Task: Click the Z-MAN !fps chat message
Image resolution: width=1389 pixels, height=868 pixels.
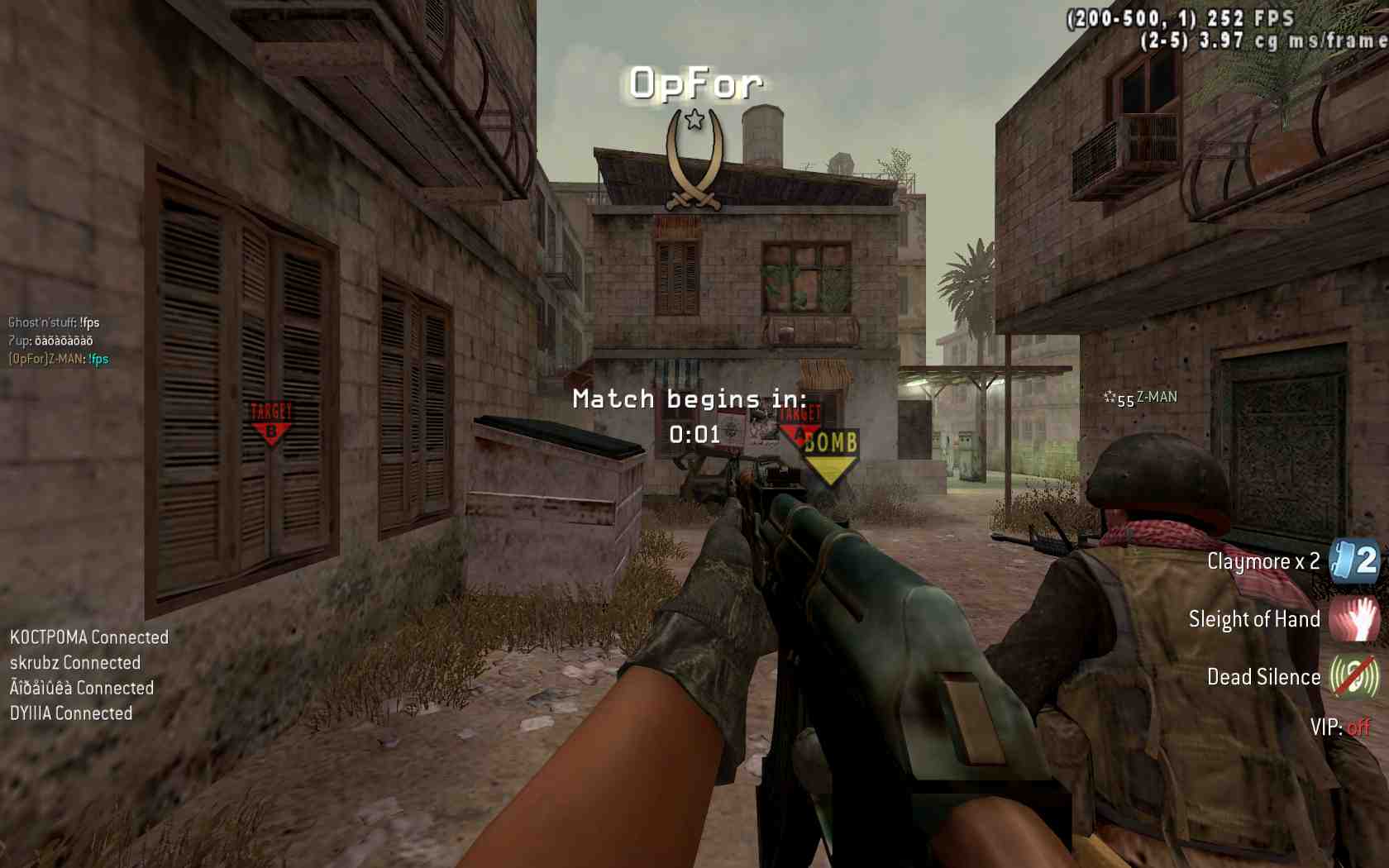Action: [x=59, y=359]
